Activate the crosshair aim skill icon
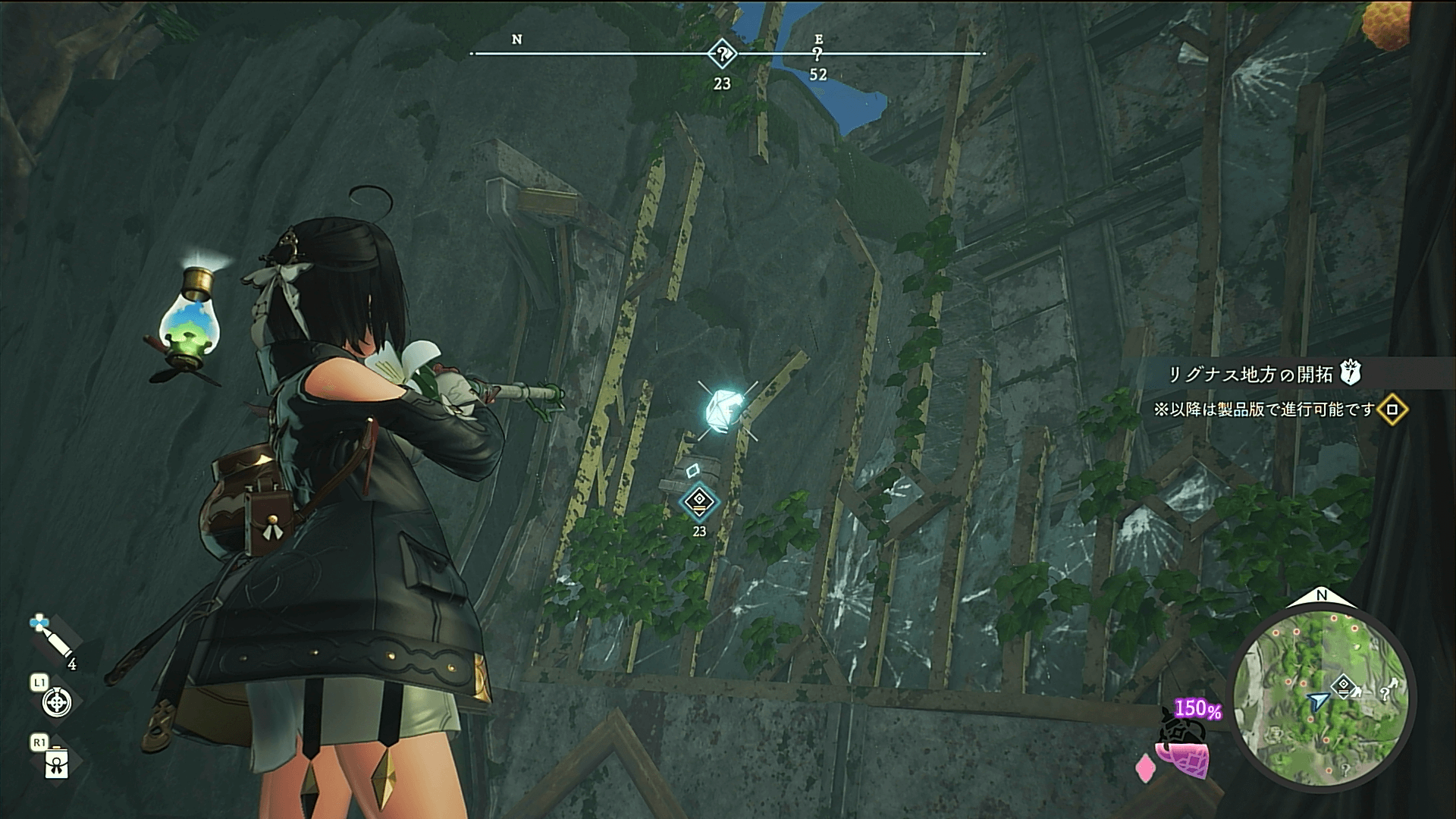1456x819 pixels. pos(56,701)
